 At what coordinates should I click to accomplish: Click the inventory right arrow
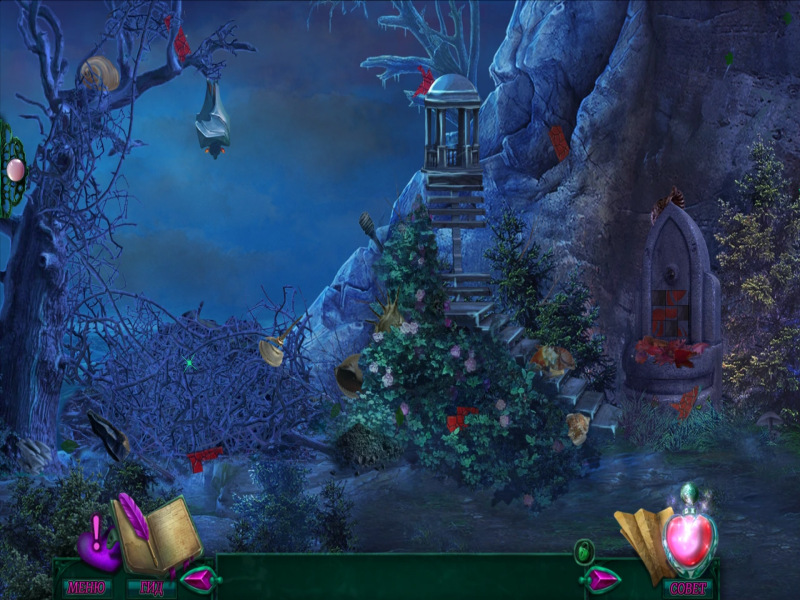pyautogui.click(x=600, y=578)
